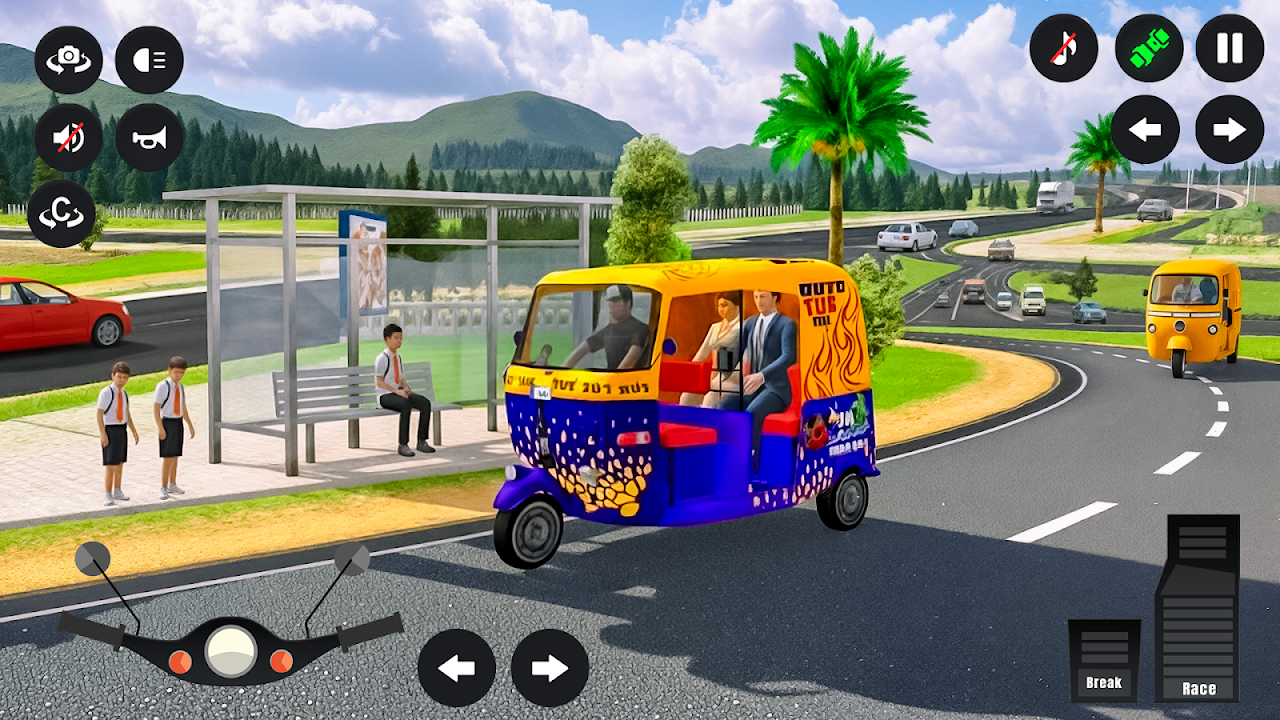The image size is (1280, 720).
Task: Tap the C icon with rotating arrows
Action: point(62,214)
